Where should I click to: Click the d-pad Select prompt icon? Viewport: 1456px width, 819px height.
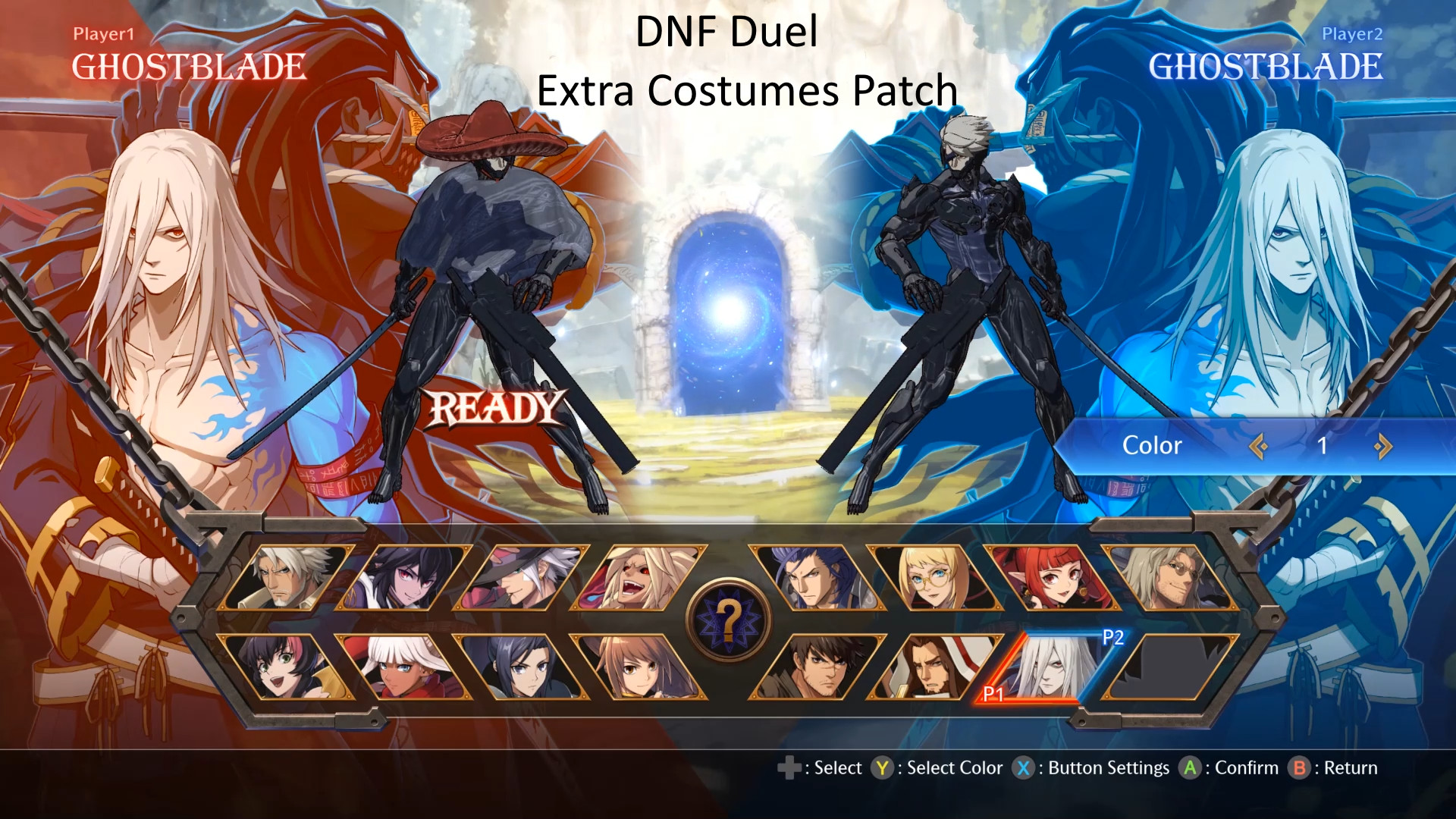(x=790, y=767)
